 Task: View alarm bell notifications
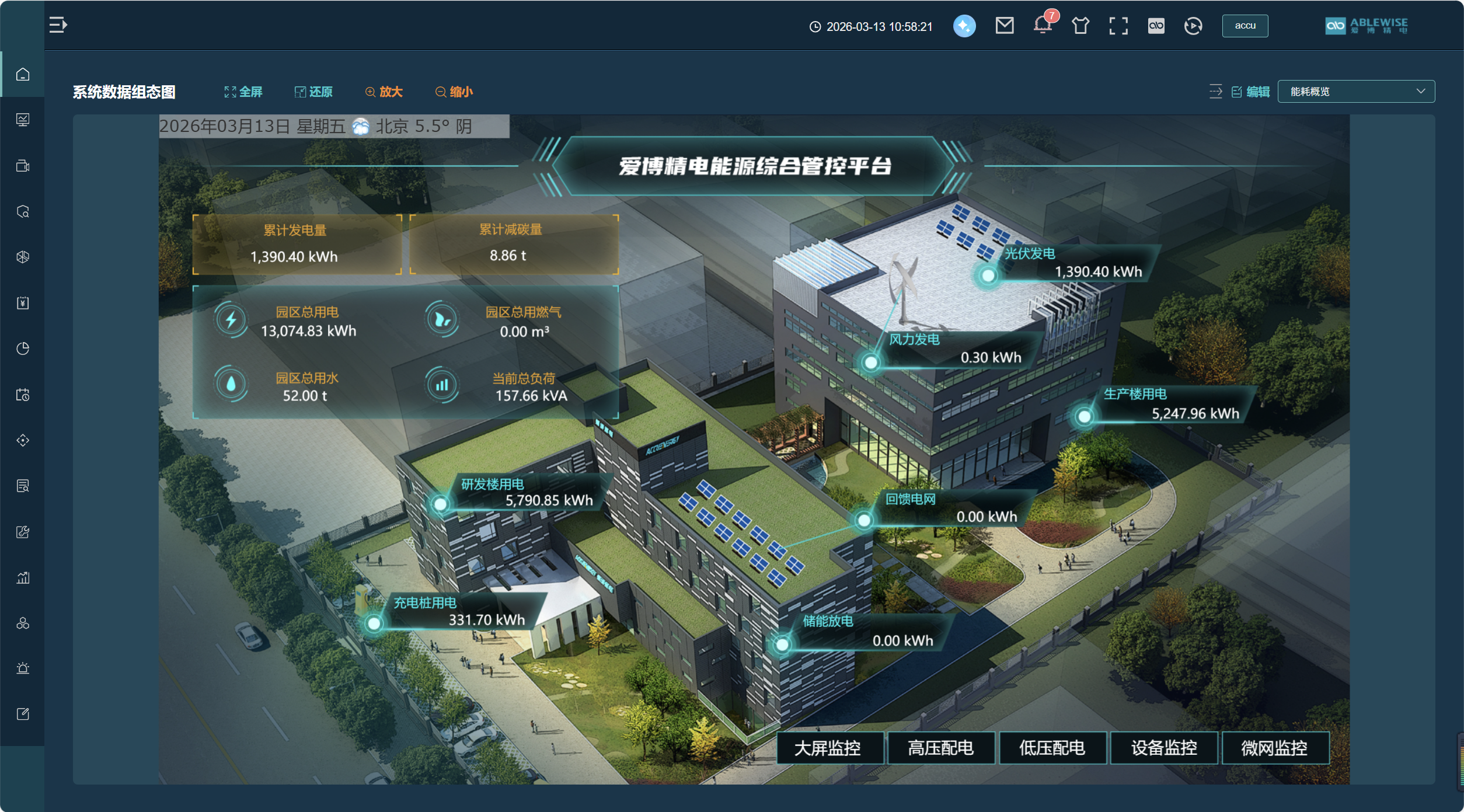click(1043, 26)
